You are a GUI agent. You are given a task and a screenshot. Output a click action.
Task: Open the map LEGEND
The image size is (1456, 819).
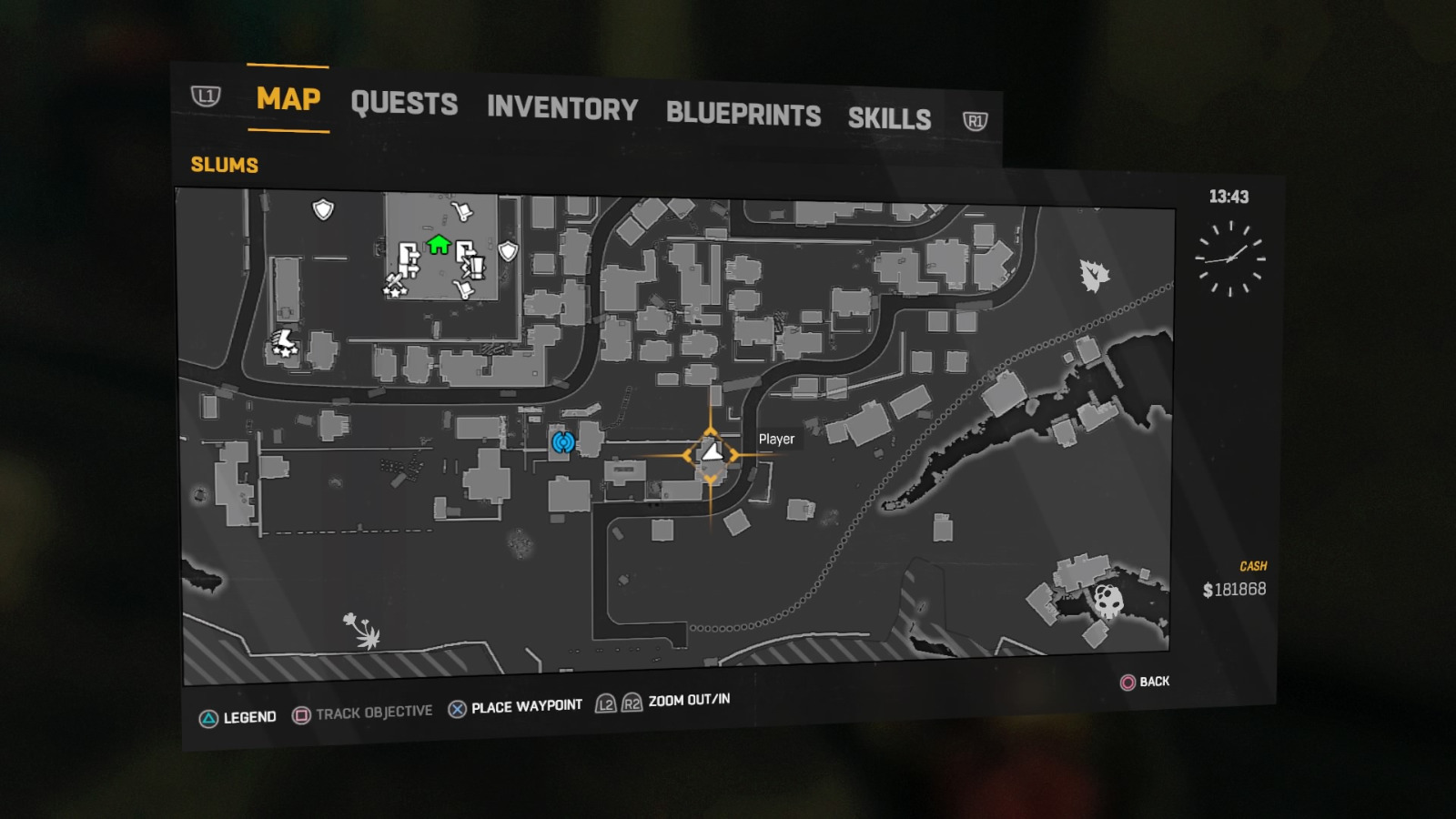coord(249,717)
